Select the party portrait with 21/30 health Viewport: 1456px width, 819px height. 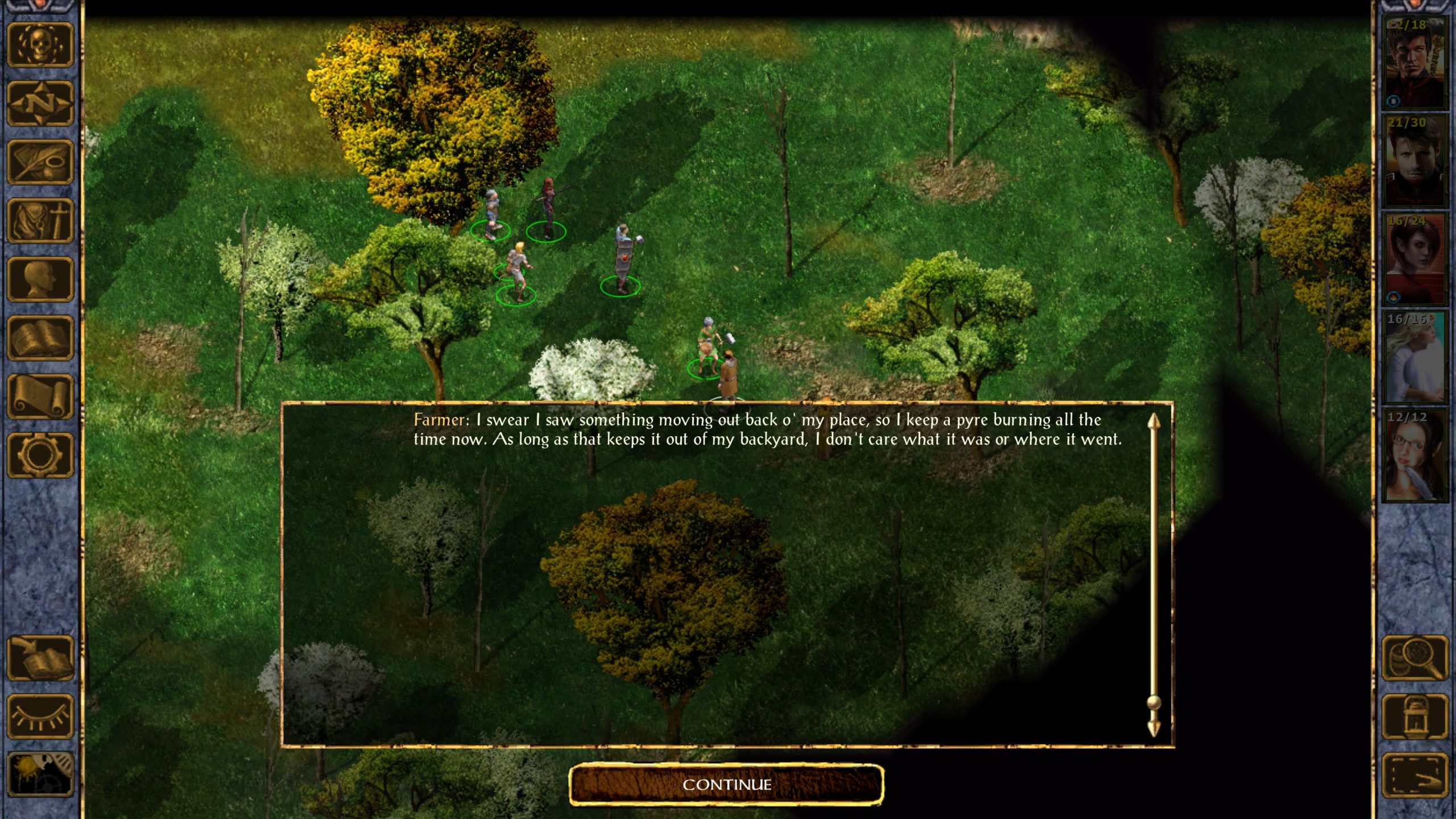point(1415,162)
